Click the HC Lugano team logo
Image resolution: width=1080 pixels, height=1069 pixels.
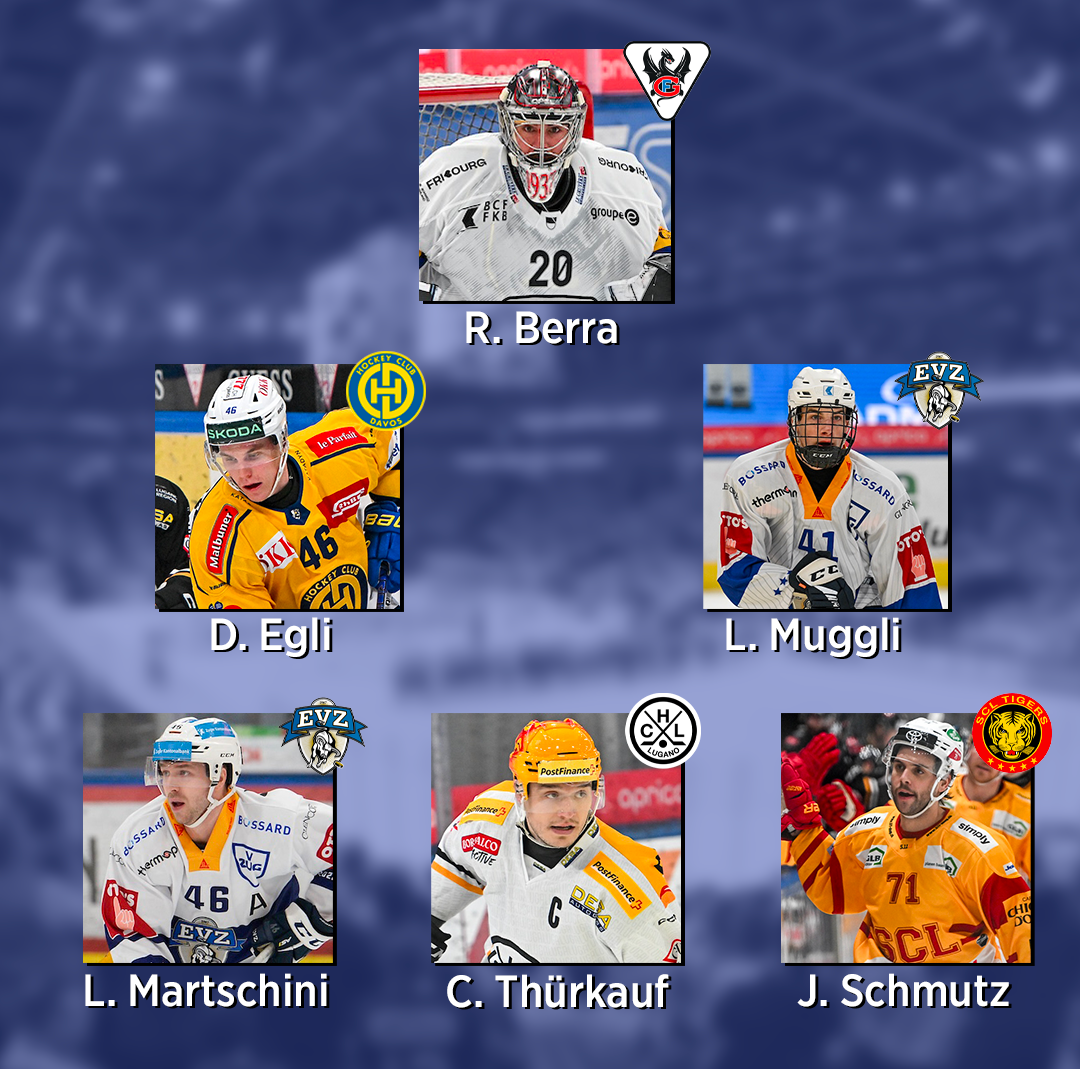(x=662, y=730)
